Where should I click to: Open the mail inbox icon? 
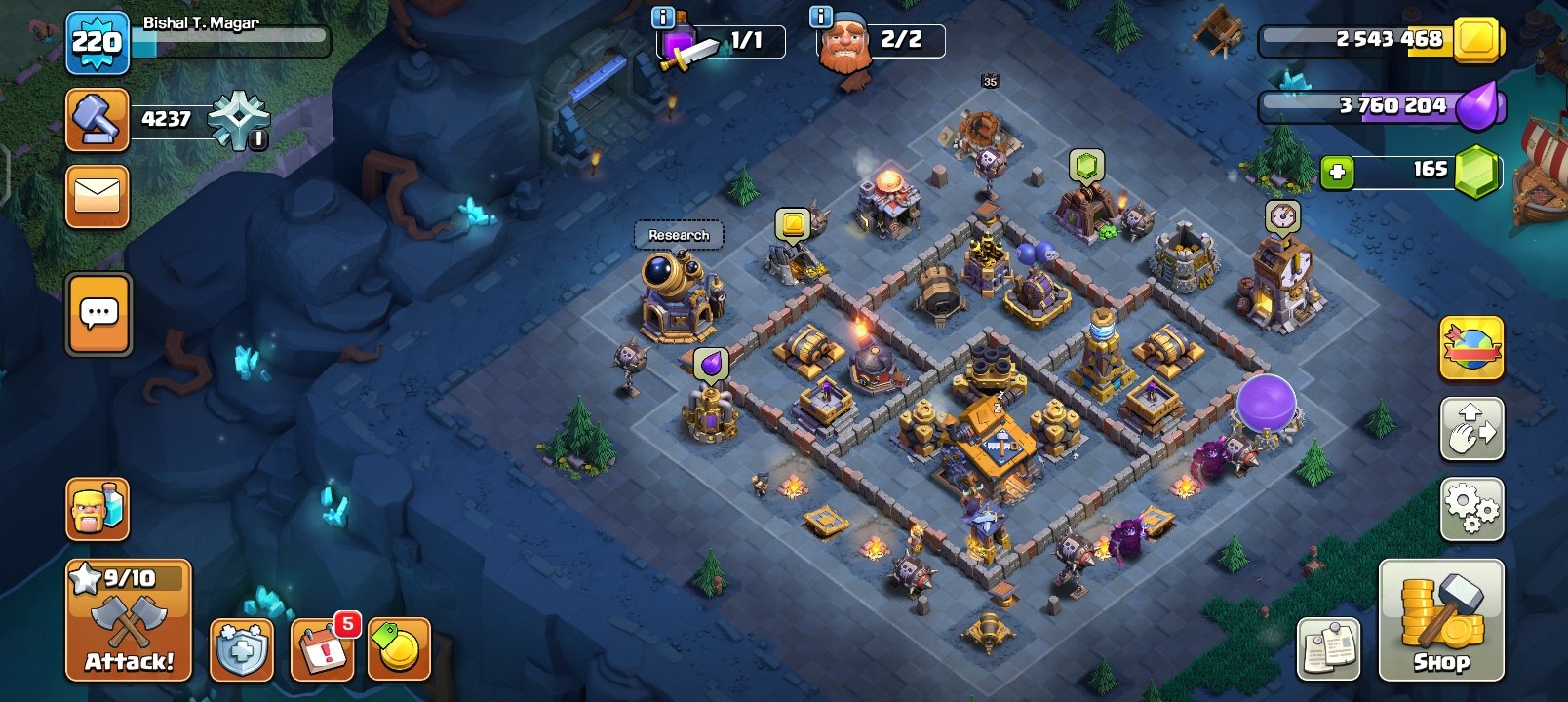point(97,195)
